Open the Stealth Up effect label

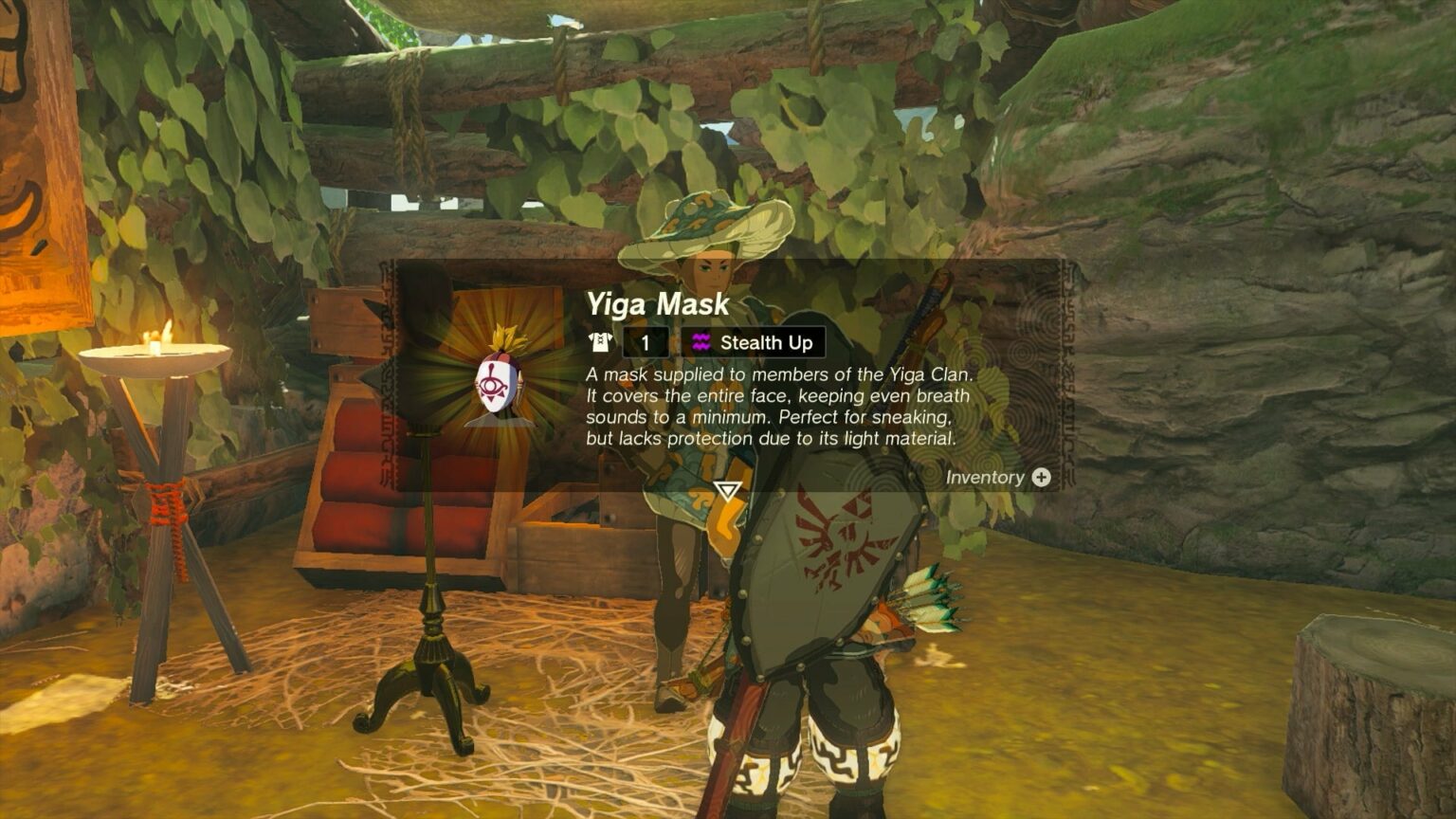coord(763,343)
